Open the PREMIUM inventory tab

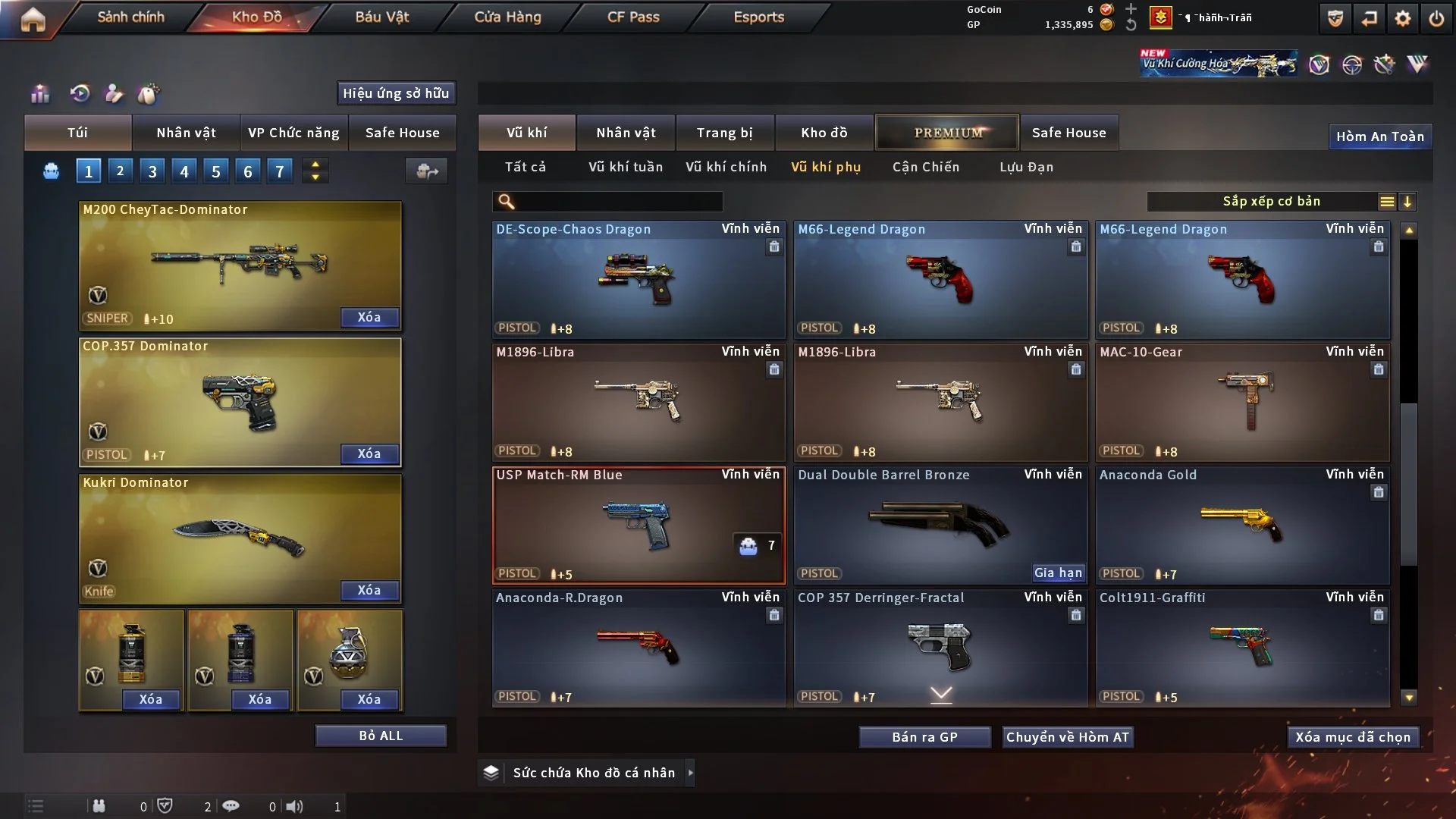[947, 133]
